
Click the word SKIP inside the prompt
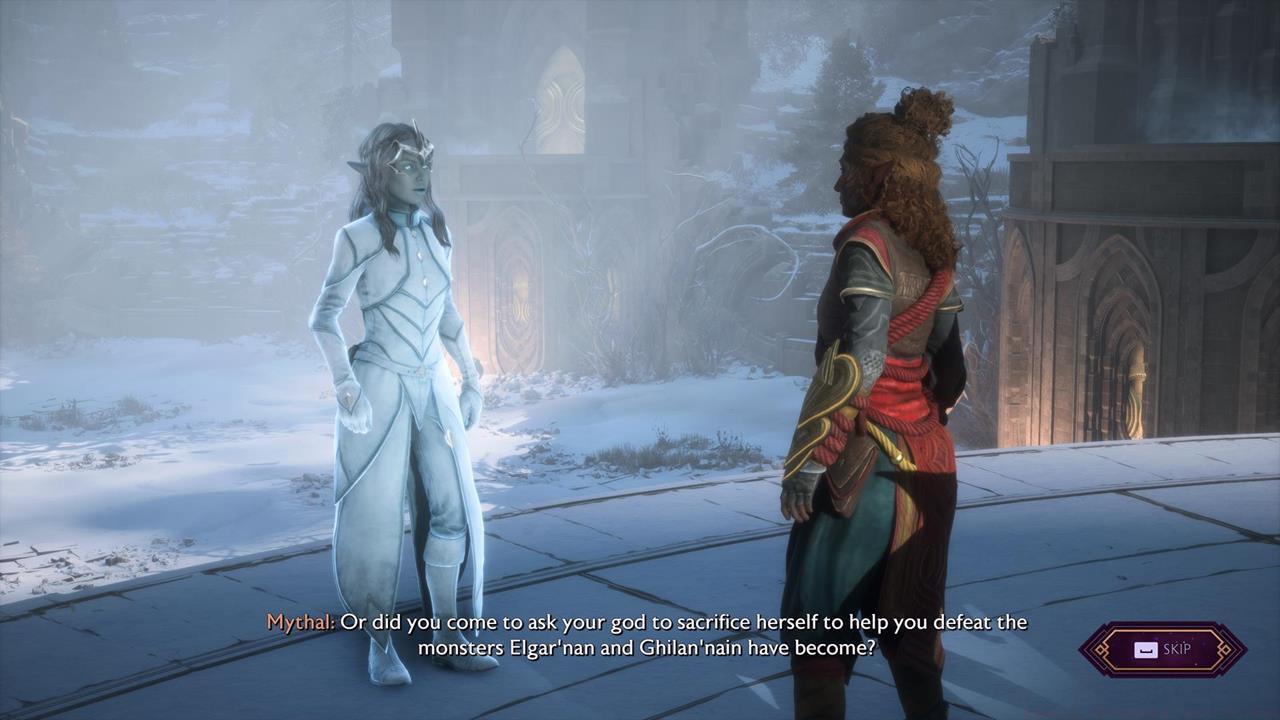1178,648
